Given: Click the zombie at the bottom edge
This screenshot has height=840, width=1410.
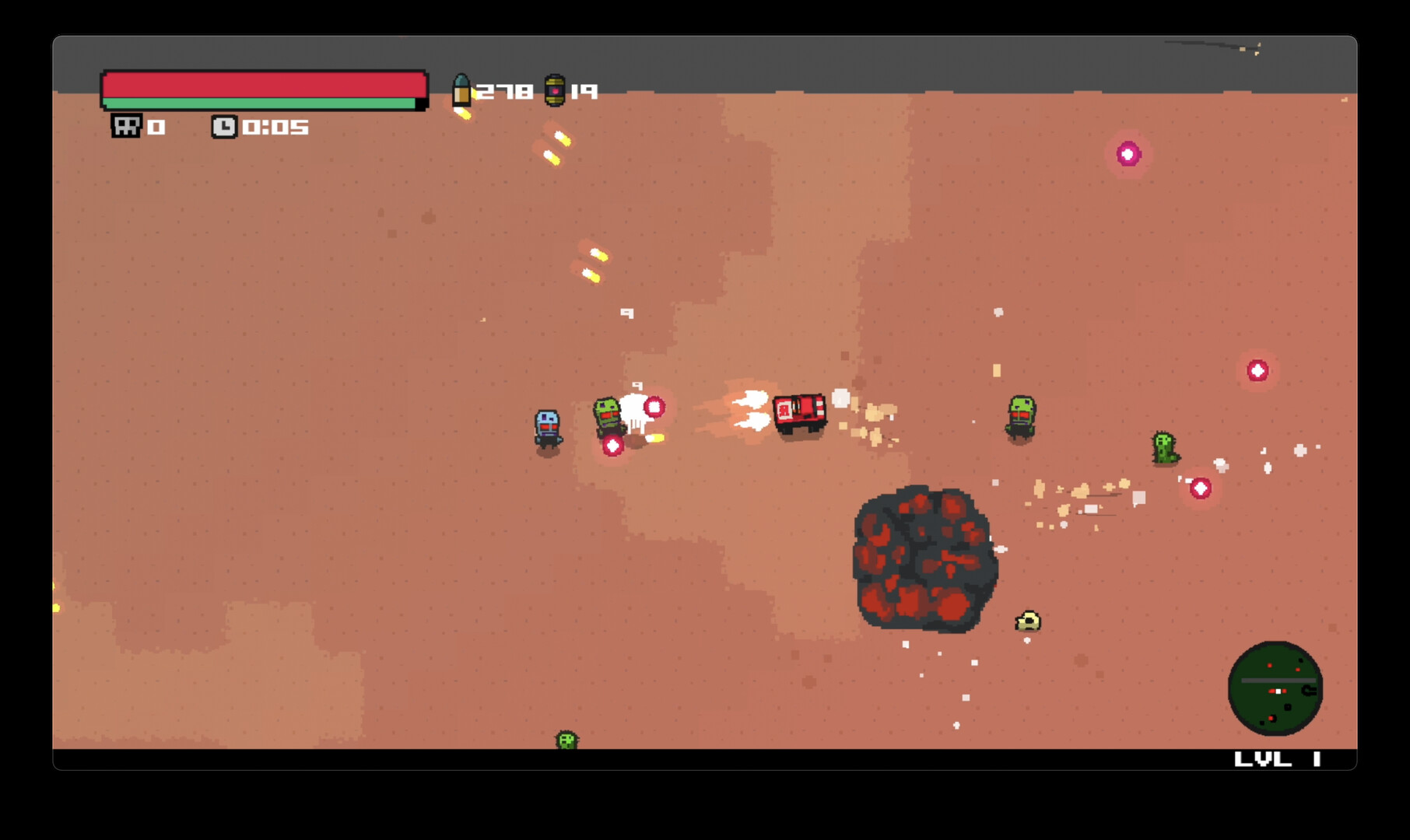Looking at the screenshot, I should [x=566, y=740].
